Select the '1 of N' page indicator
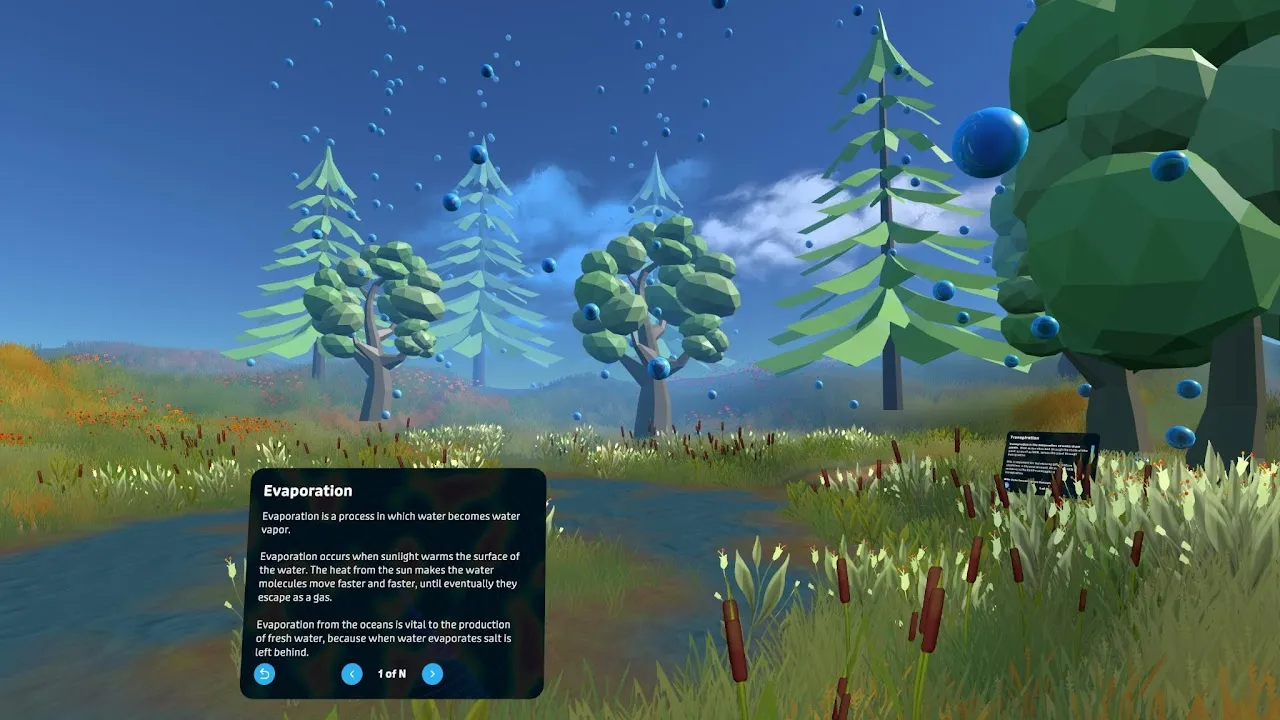This screenshot has width=1280, height=720. [390, 674]
